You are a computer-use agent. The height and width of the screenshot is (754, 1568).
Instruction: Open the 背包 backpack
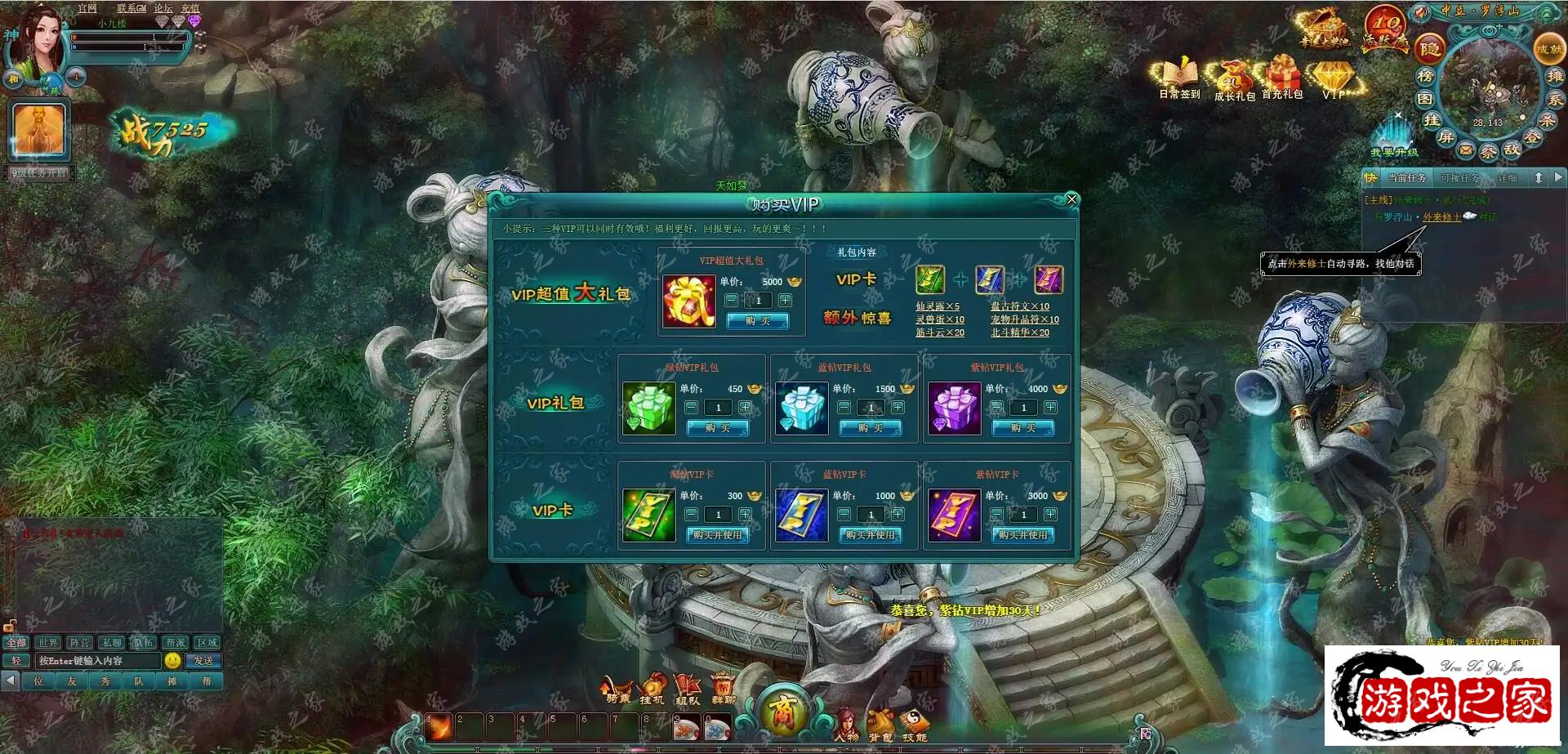[x=880, y=724]
